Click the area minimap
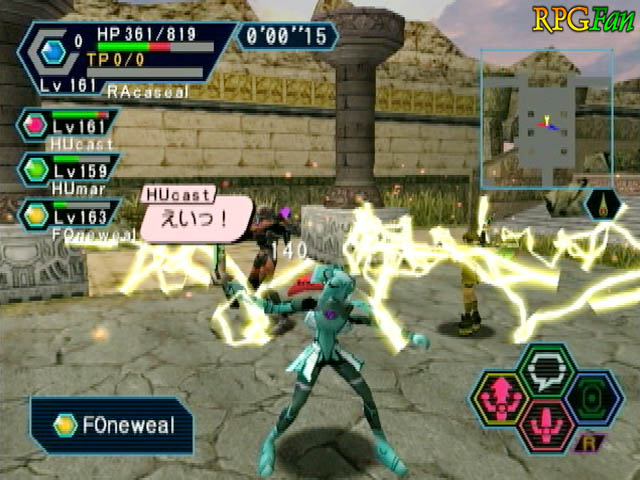The height and width of the screenshot is (480, 640). click(546, 120)
